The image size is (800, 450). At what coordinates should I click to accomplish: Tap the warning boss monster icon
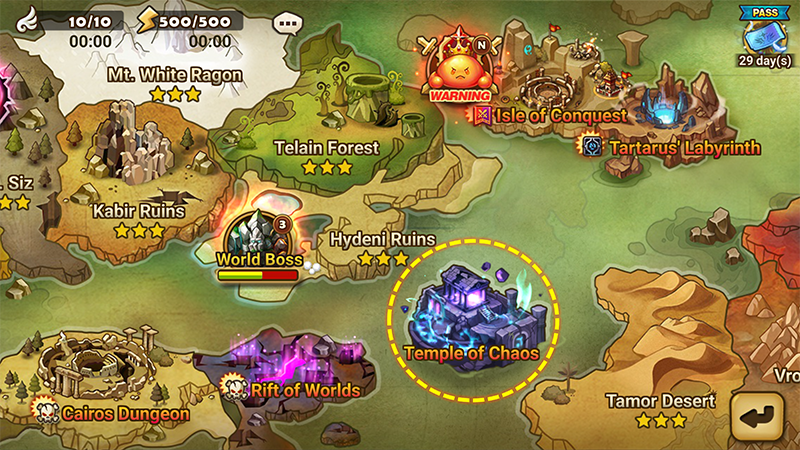(460, 70)
